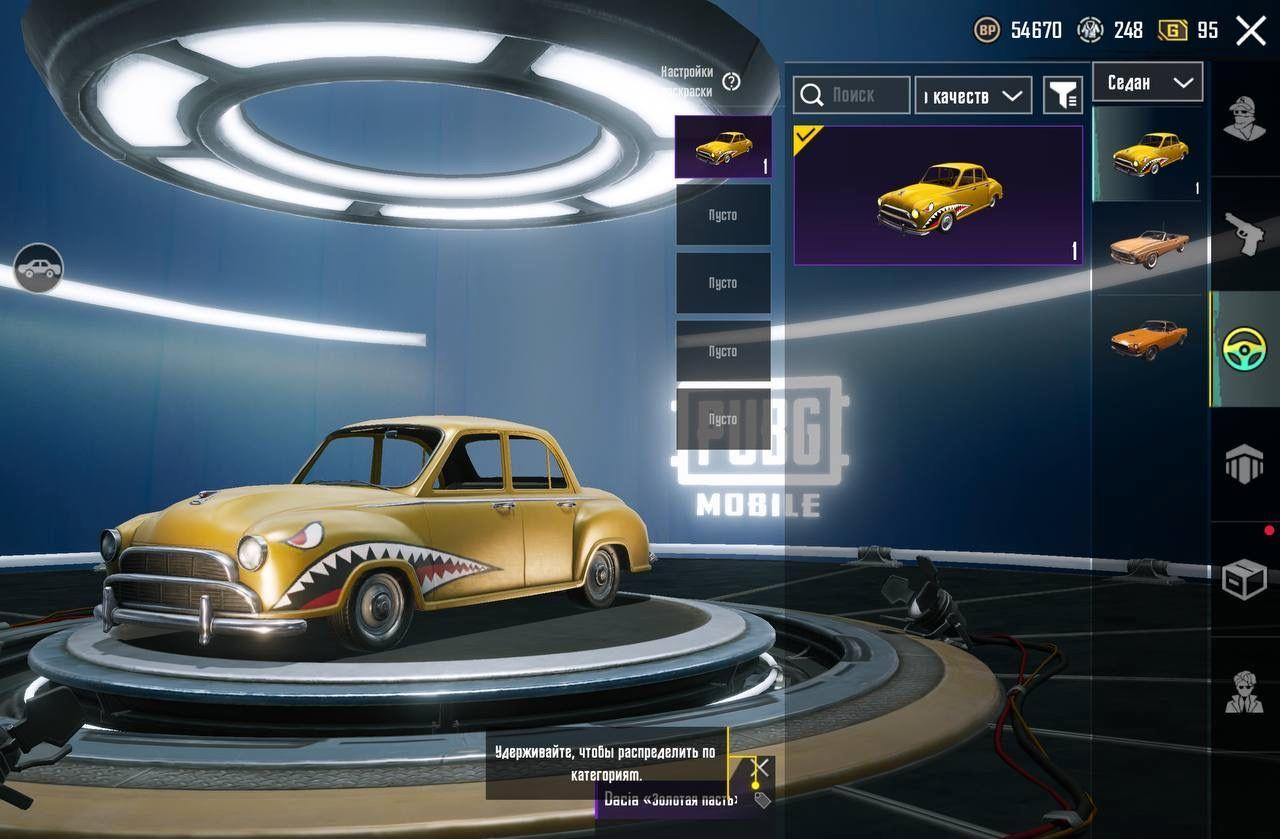Viewport: 1280px width, 839px height.
Task: Dismiss the hold-to-categorize tooltip
Action: pyautogui.click(x=761, y=767)
